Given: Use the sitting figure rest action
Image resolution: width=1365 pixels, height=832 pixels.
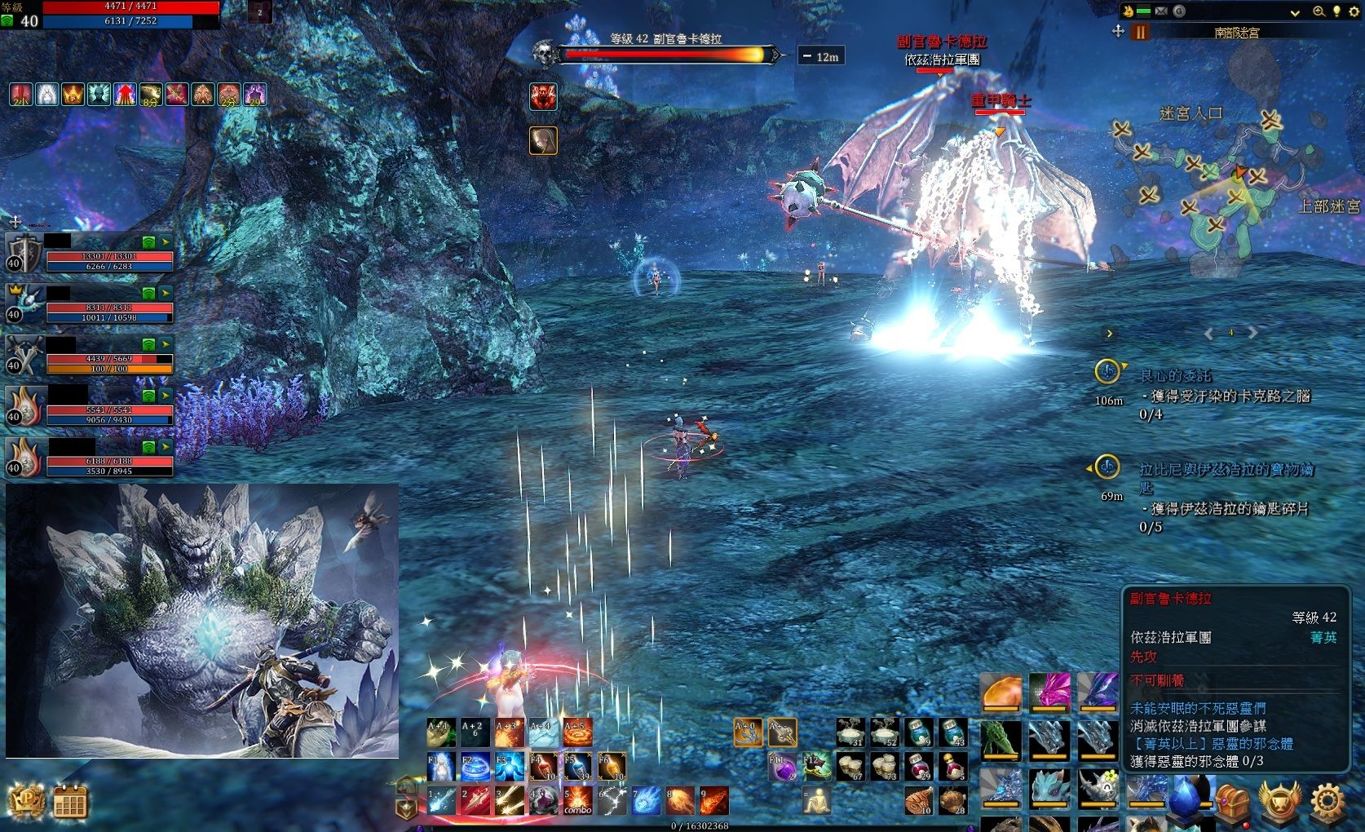Looking at the screenshot, I should tap(816, 800).
